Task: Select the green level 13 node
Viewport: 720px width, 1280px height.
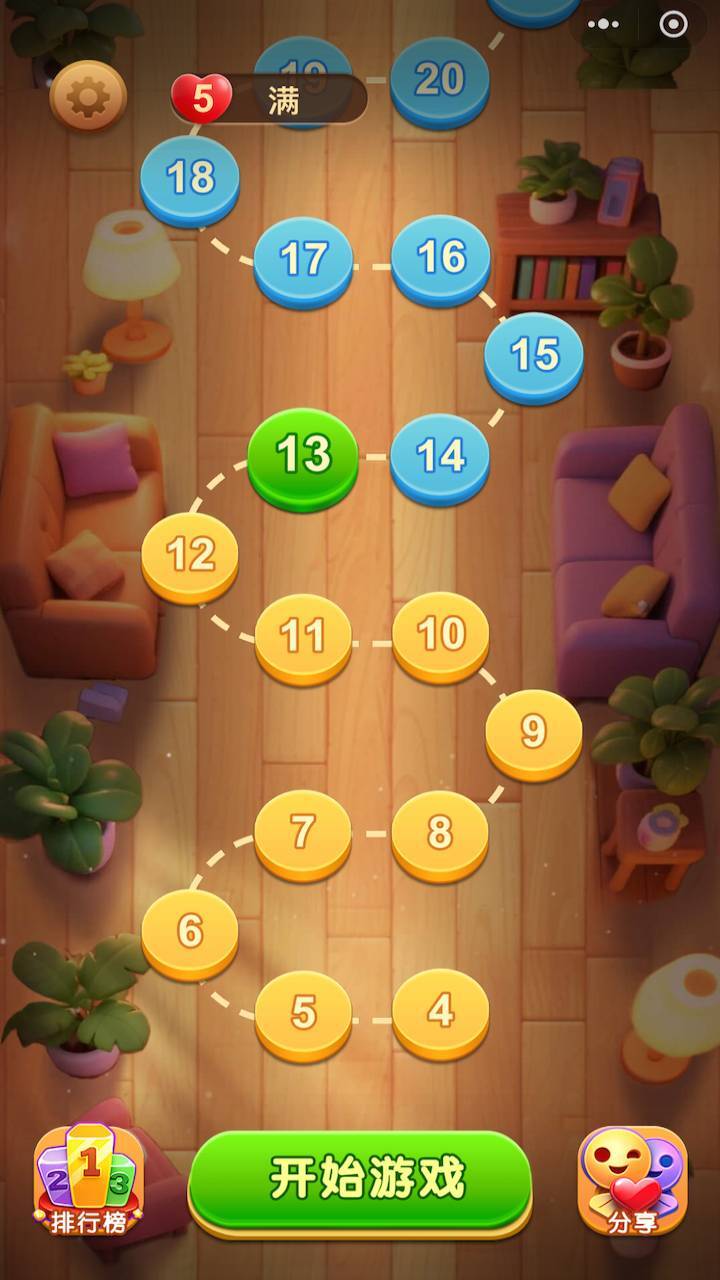Action: click(x=303, y=456)
